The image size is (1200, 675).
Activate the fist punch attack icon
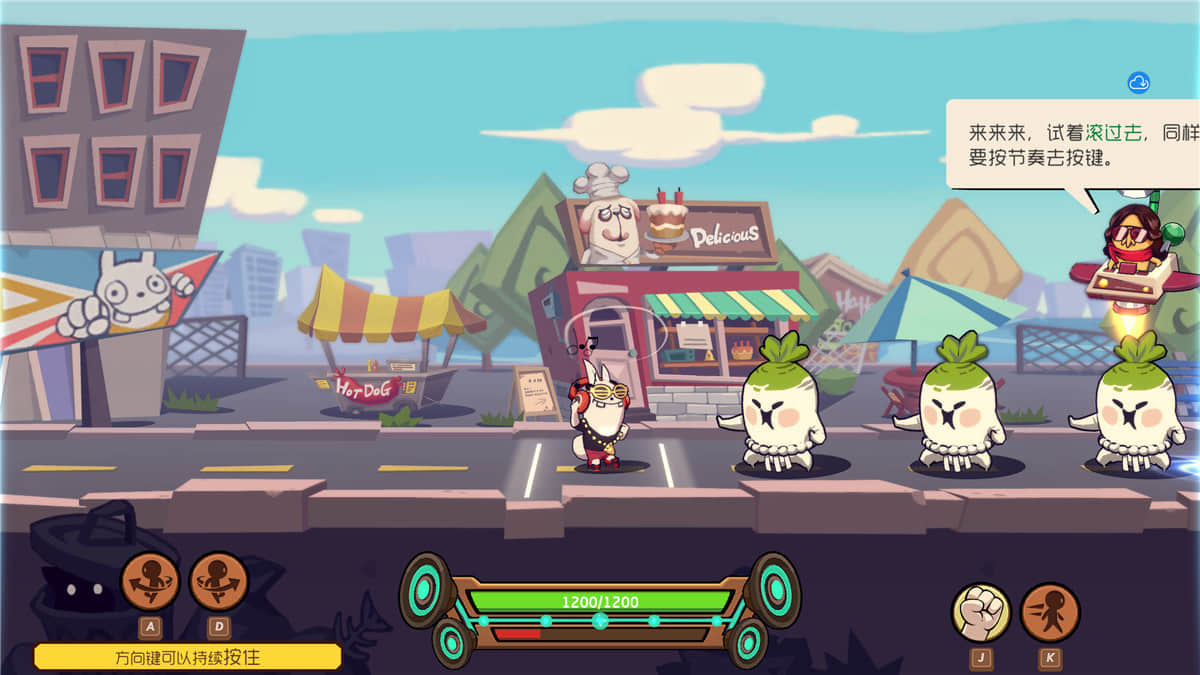[x=981, y=612]
